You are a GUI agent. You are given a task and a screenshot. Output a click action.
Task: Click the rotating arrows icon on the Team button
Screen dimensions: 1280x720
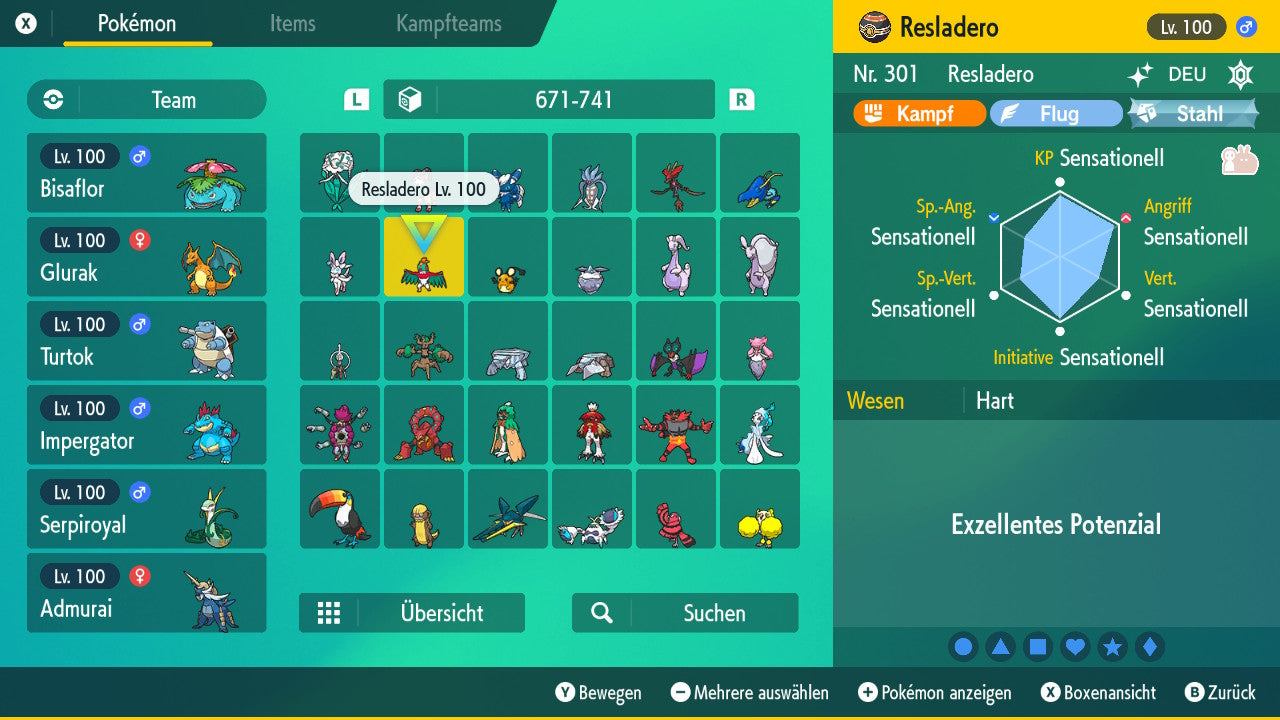click(51, 99)
